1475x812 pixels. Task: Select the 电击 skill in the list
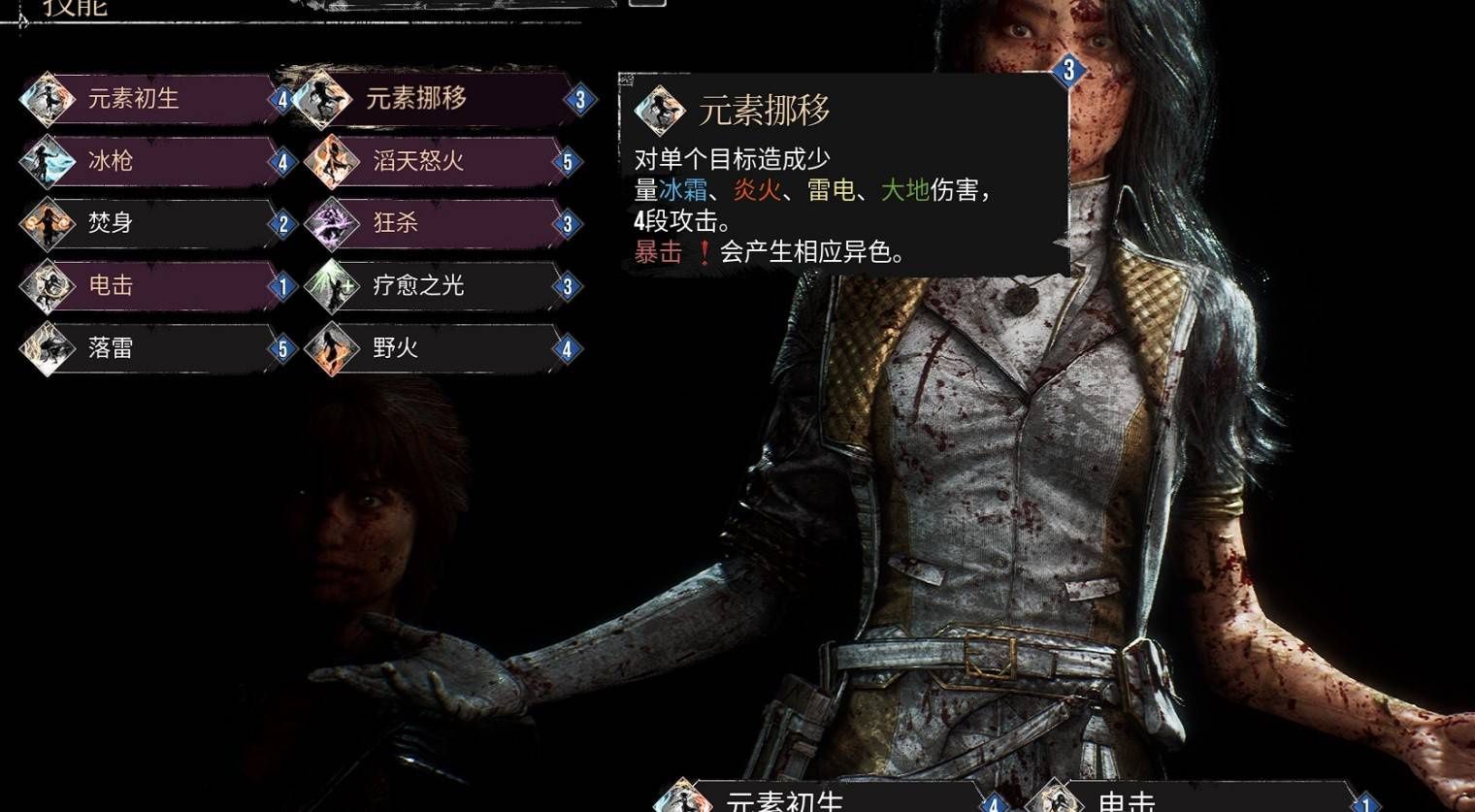pos(155,285)
